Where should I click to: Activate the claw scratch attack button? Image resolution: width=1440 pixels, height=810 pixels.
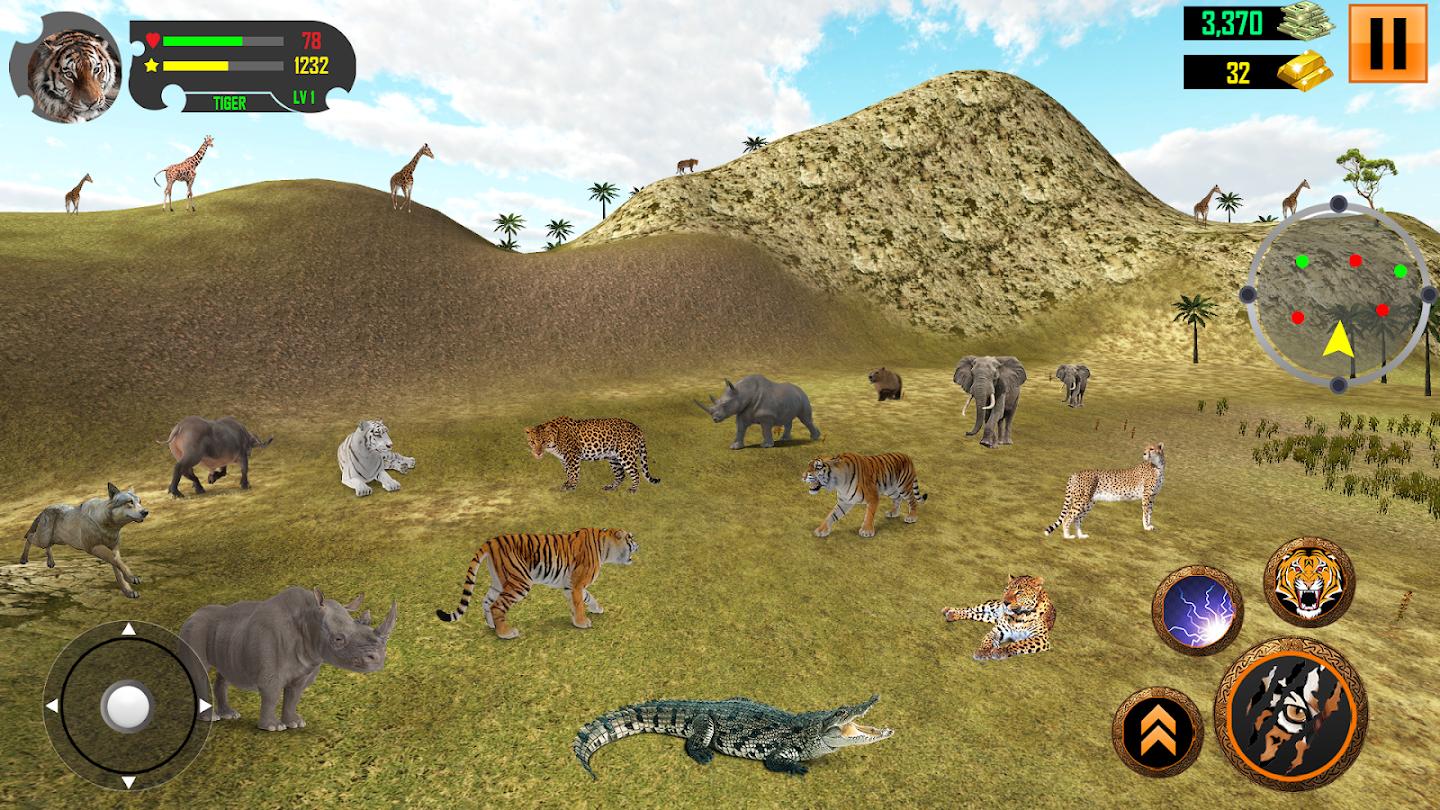1290,713
